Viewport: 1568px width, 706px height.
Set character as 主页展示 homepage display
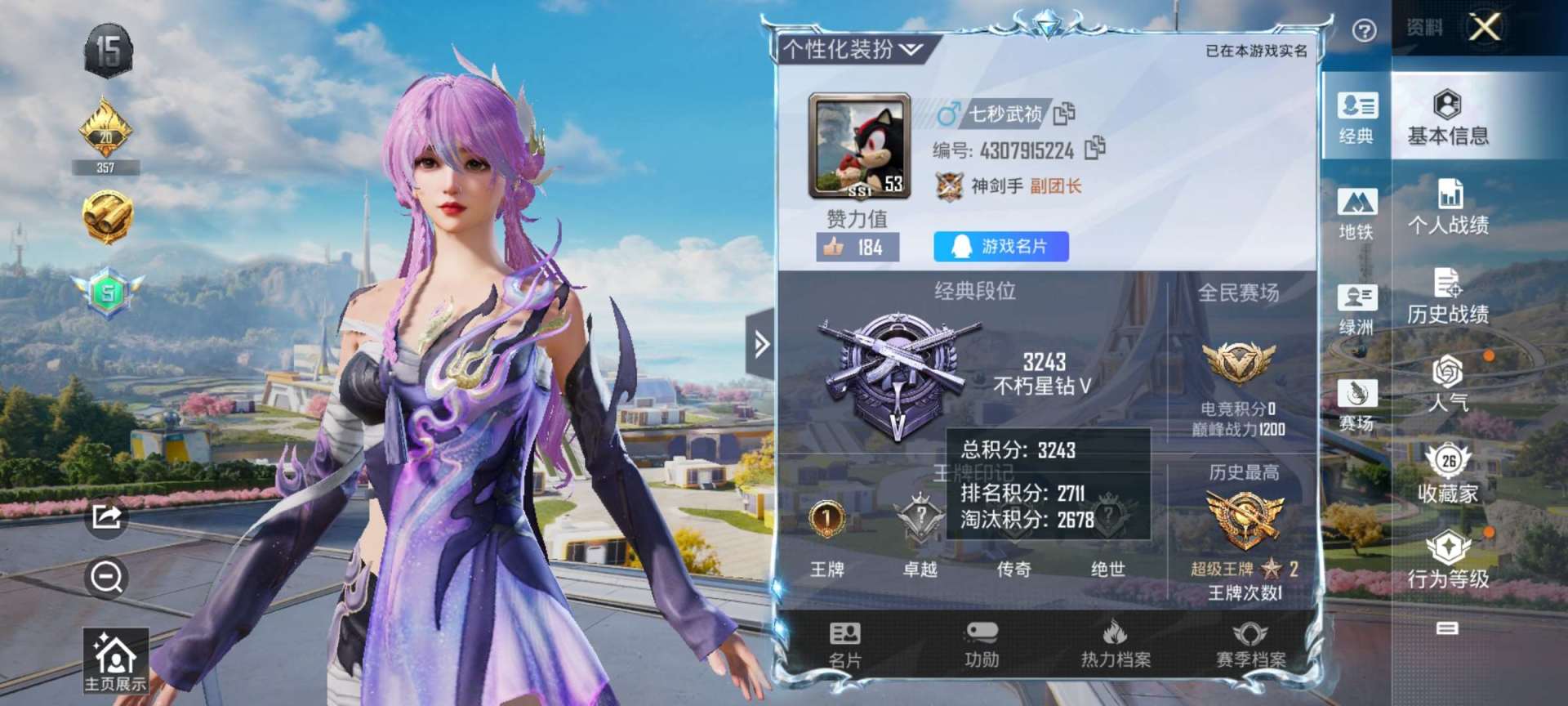click(115, 661)
